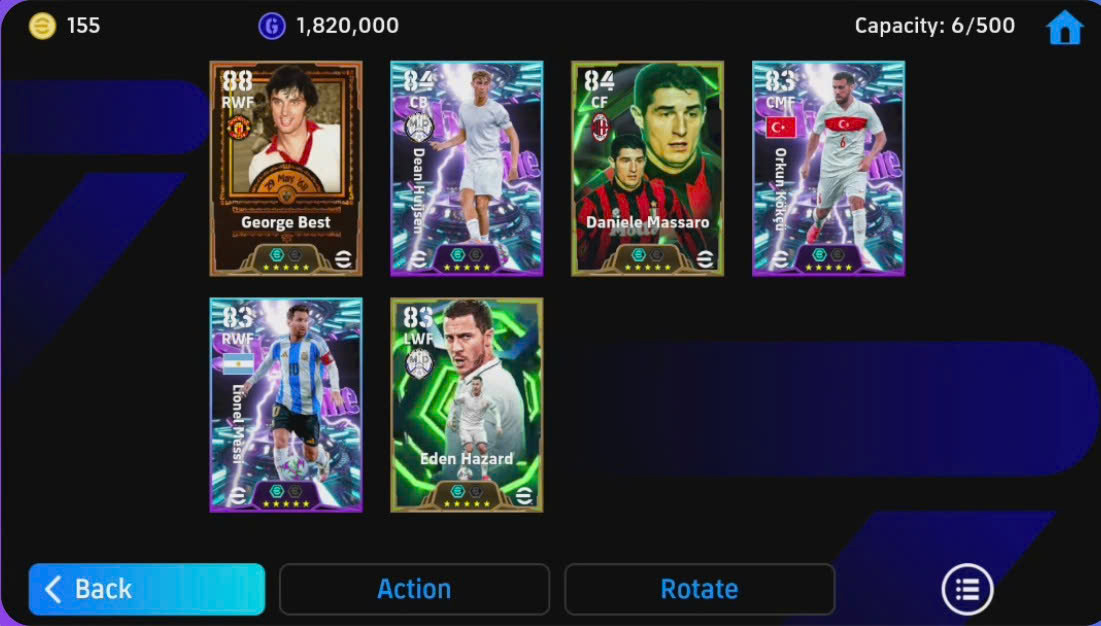Choose the Lionel Messi card
The height and width of the screenshot is (626, 1101).
pyautogui.click(x=286, y=405)
